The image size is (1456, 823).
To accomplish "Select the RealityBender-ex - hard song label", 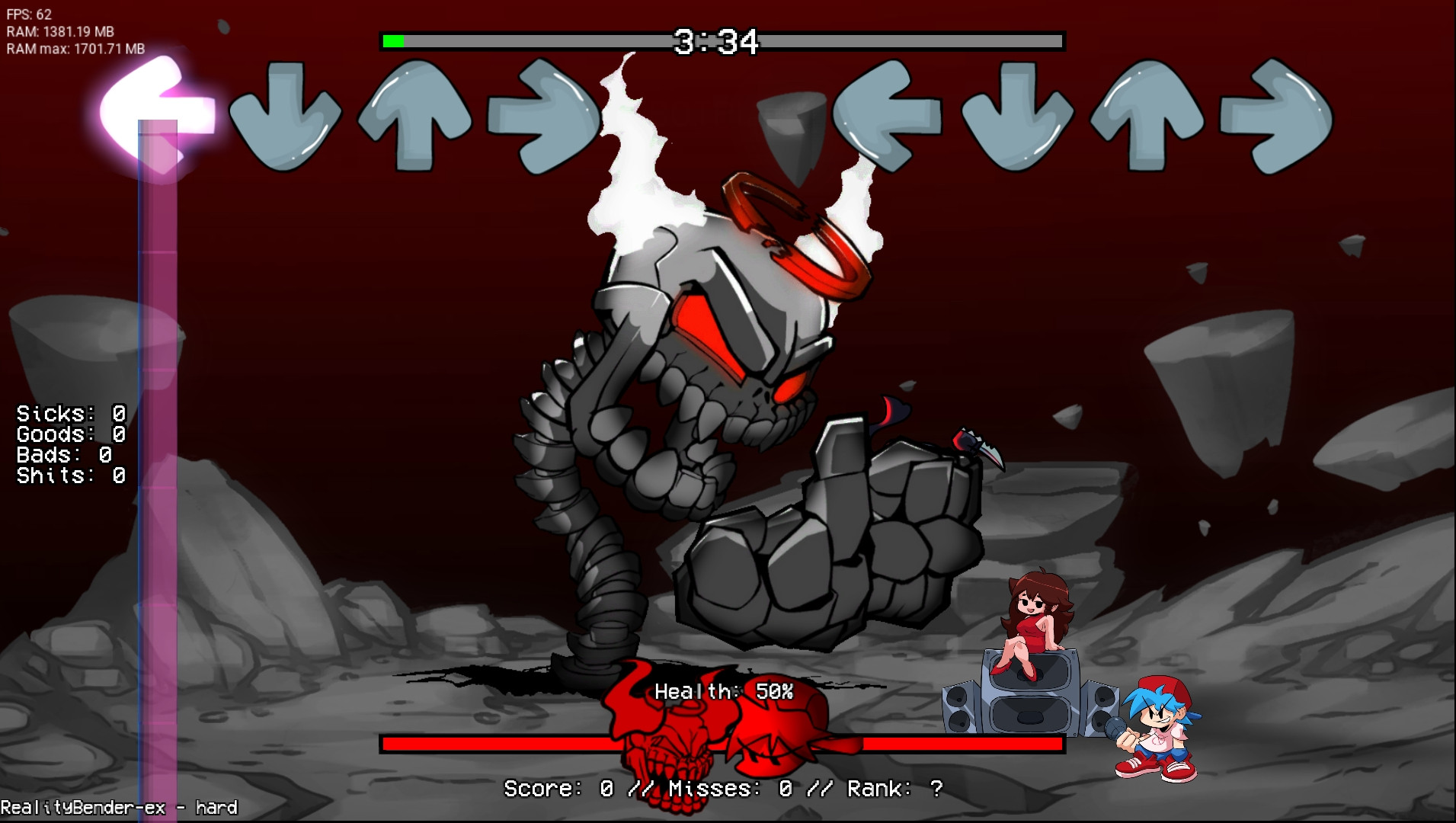I will [x=118, y=807].
